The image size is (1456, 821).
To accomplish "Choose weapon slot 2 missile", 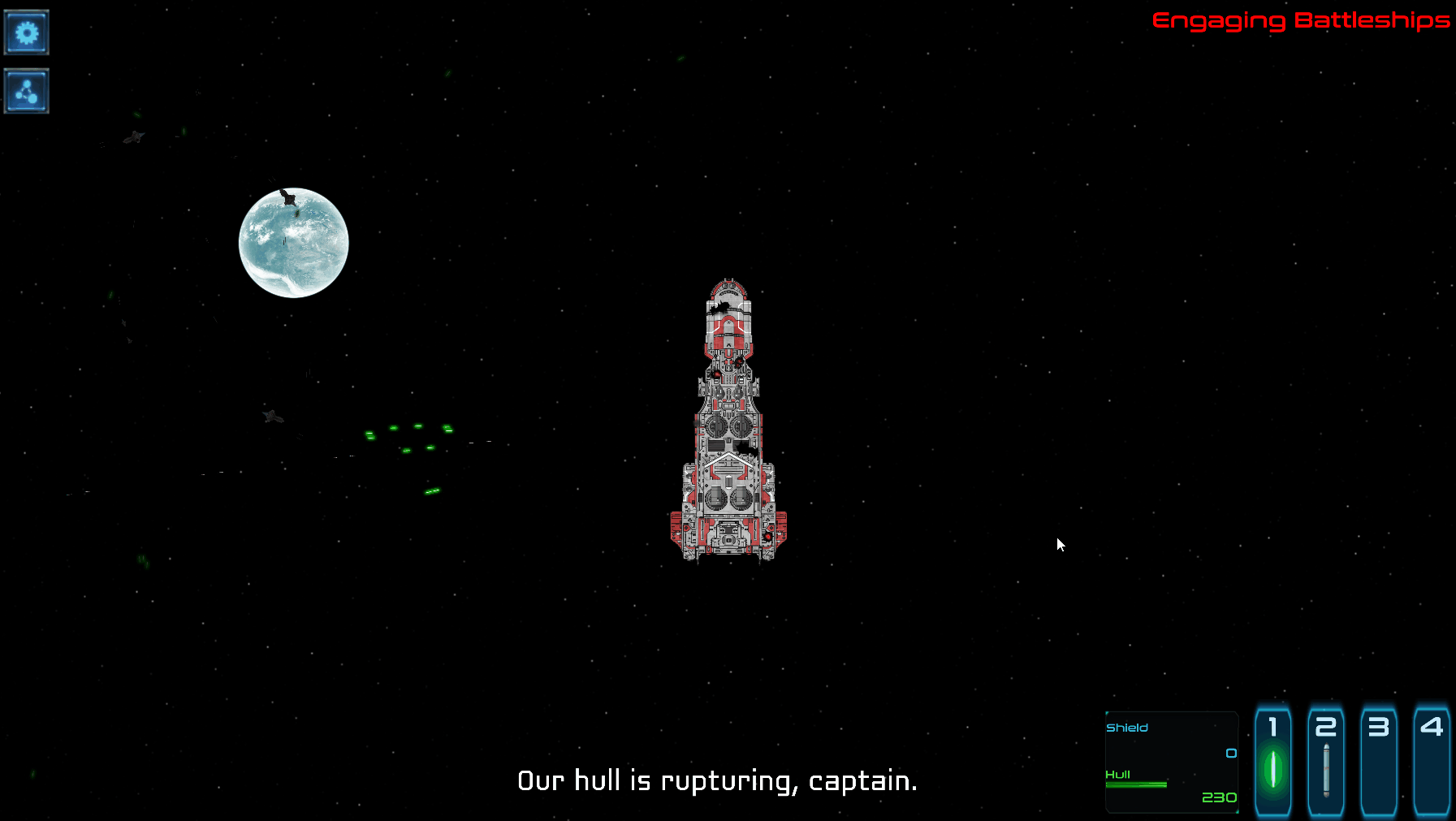I will [x=1326, y=760].
